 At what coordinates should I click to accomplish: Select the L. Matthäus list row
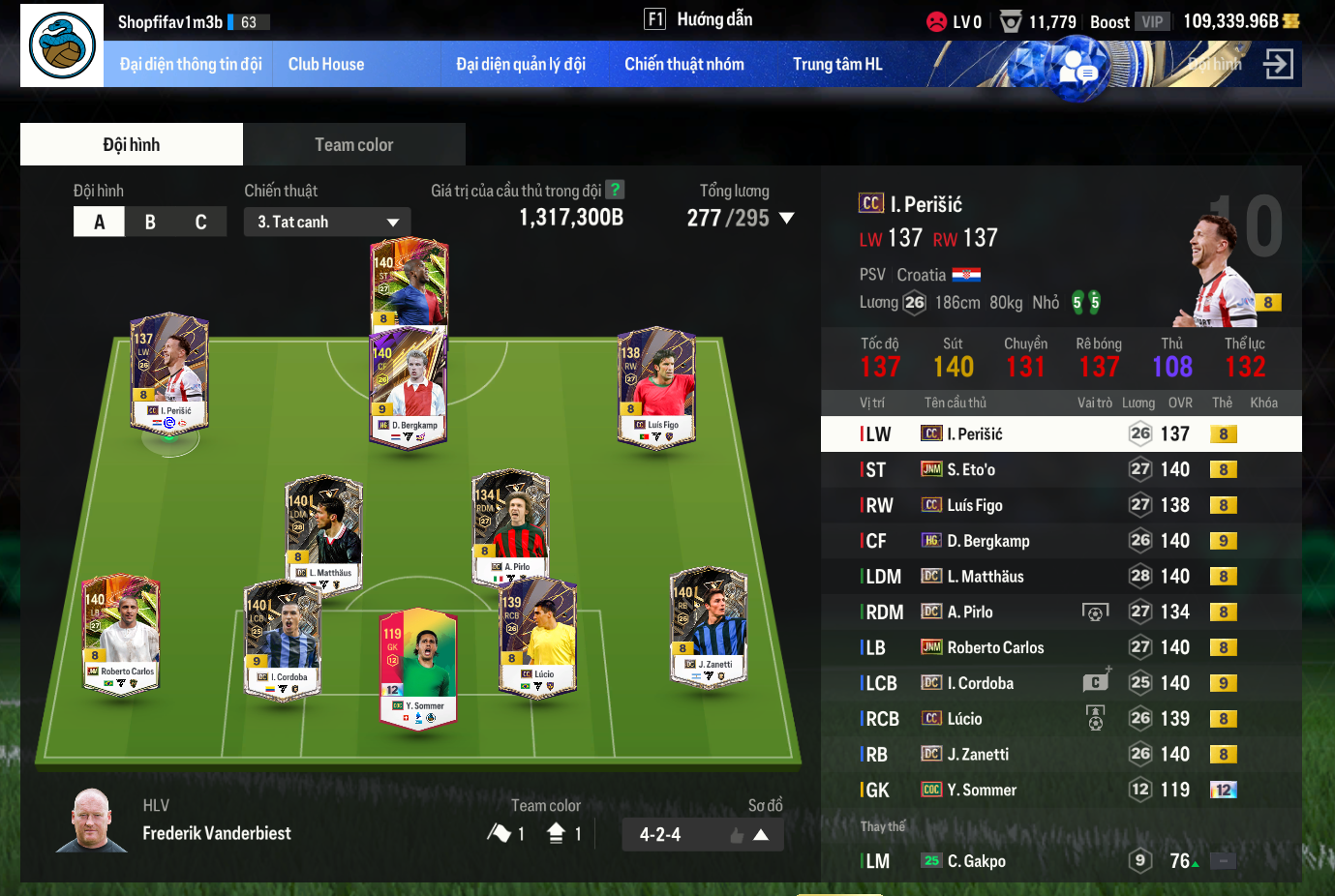(1060, 577)
